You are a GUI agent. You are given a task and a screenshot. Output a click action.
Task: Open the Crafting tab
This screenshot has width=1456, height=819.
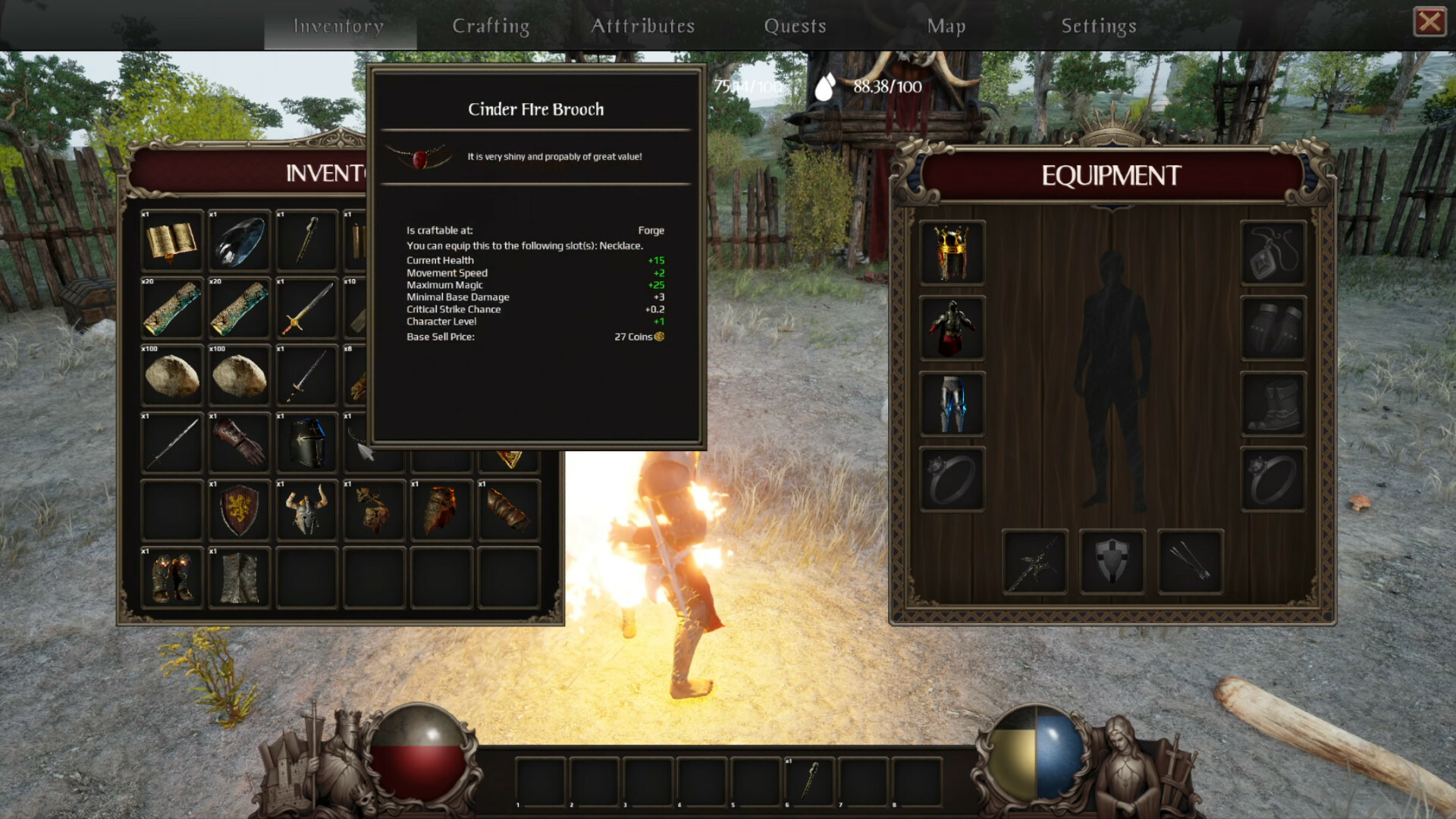tap(491, 25)
